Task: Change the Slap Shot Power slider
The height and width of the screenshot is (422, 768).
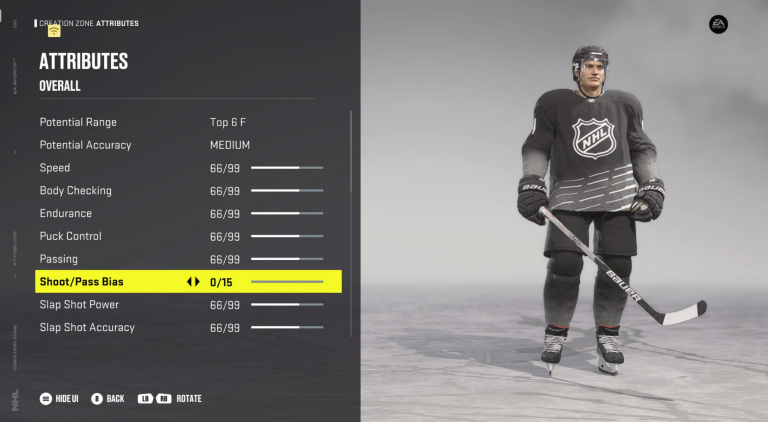Action: (x=287, y=305)
